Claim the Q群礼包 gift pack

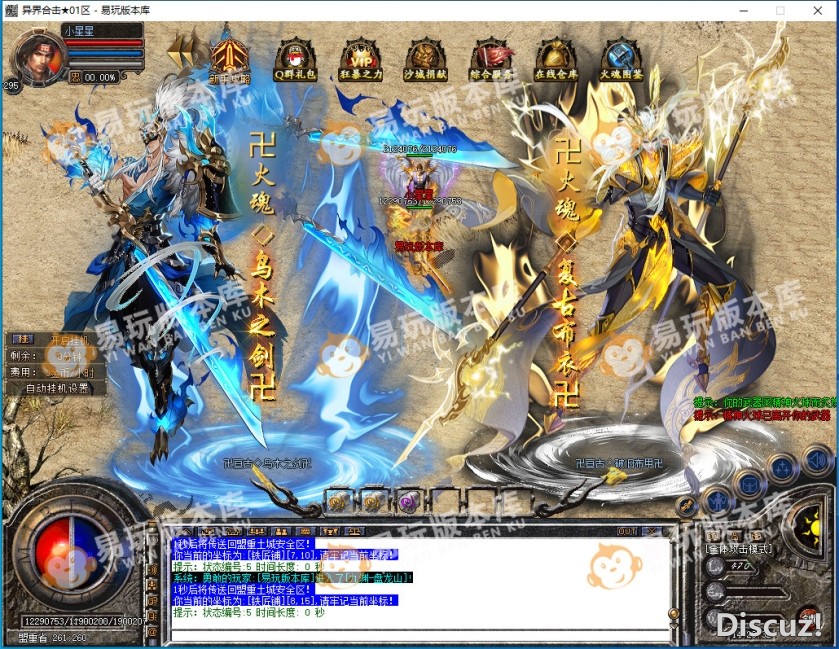point(293,58)
